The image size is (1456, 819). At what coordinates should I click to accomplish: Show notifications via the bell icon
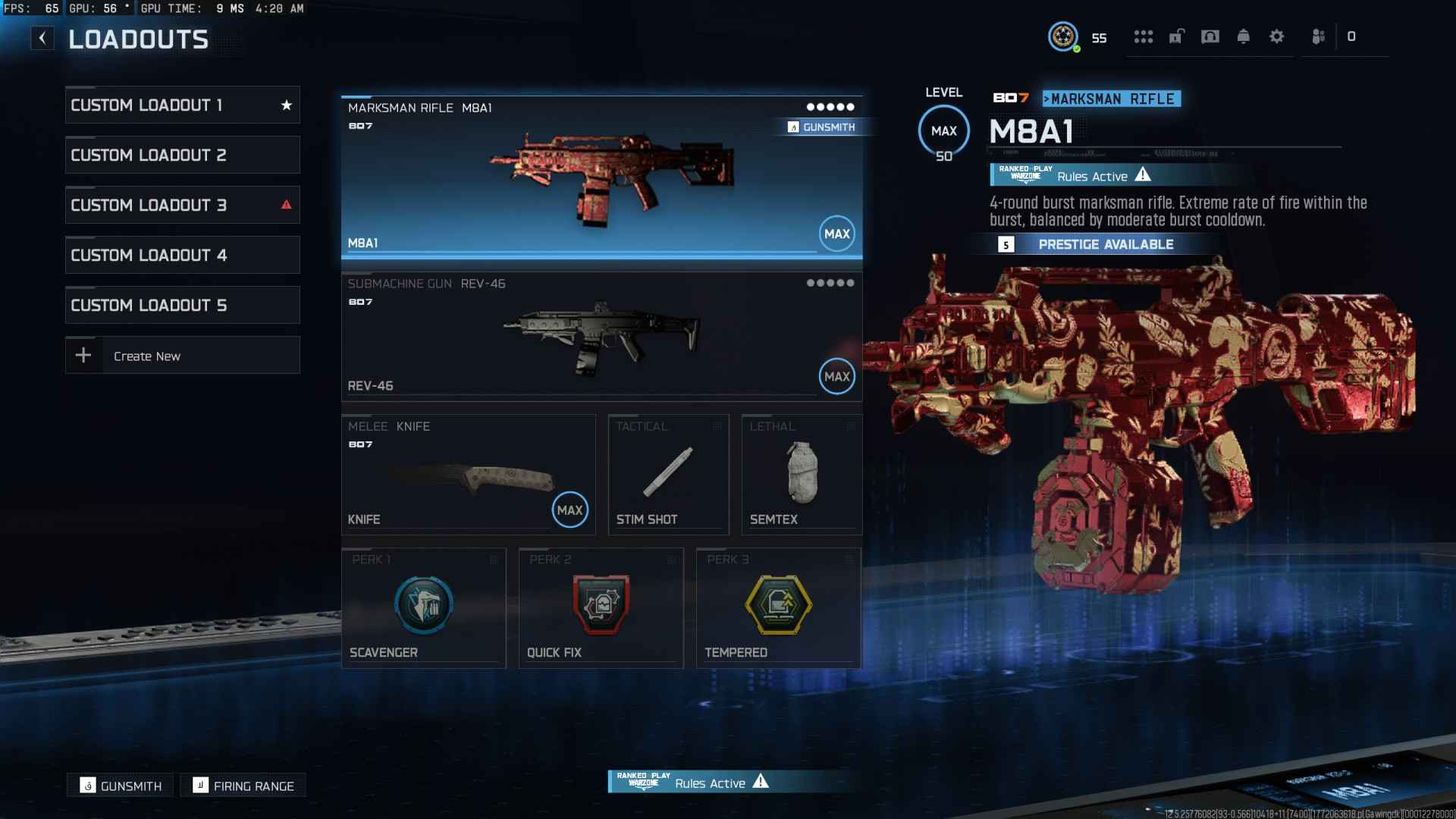1244,36
